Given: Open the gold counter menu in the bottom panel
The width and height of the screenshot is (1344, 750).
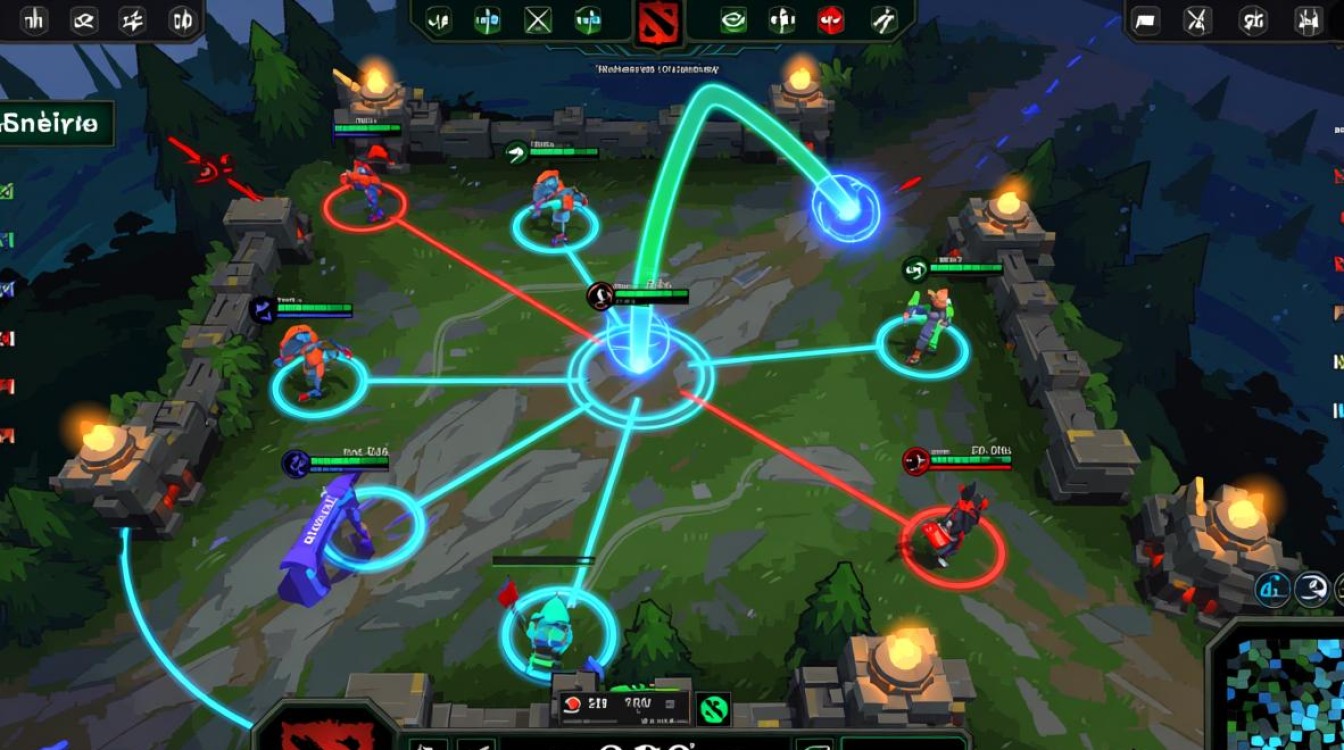Looking at the screenshot, I should coord(598,701).
